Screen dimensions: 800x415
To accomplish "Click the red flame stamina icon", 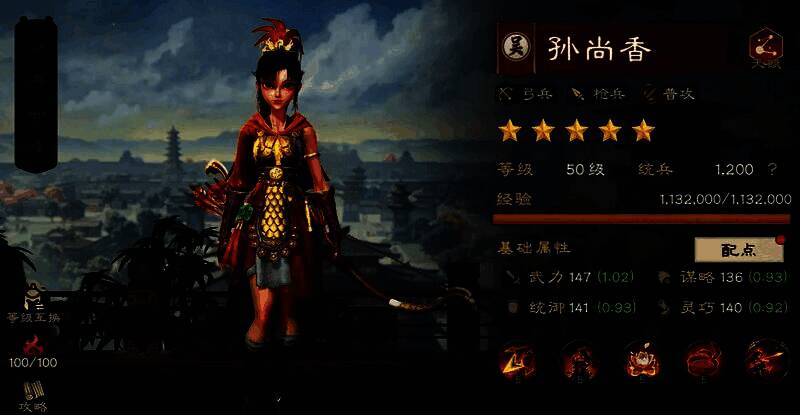I will click(x=35, y=346).
